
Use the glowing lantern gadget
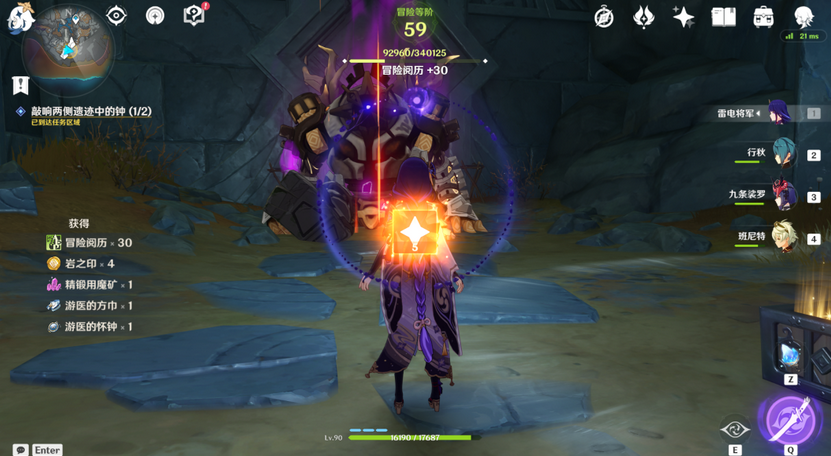[x=789, y=354]
